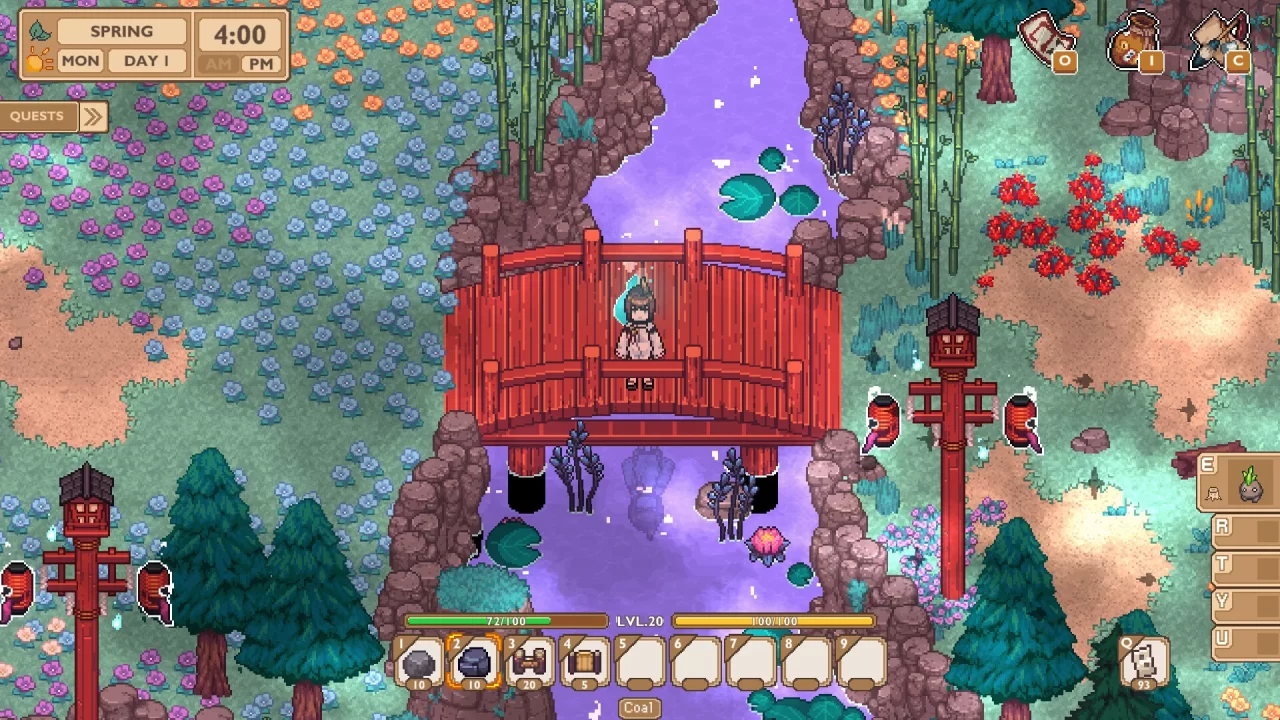Click the chest item in hotbar slot 4

tap(585, 660)
